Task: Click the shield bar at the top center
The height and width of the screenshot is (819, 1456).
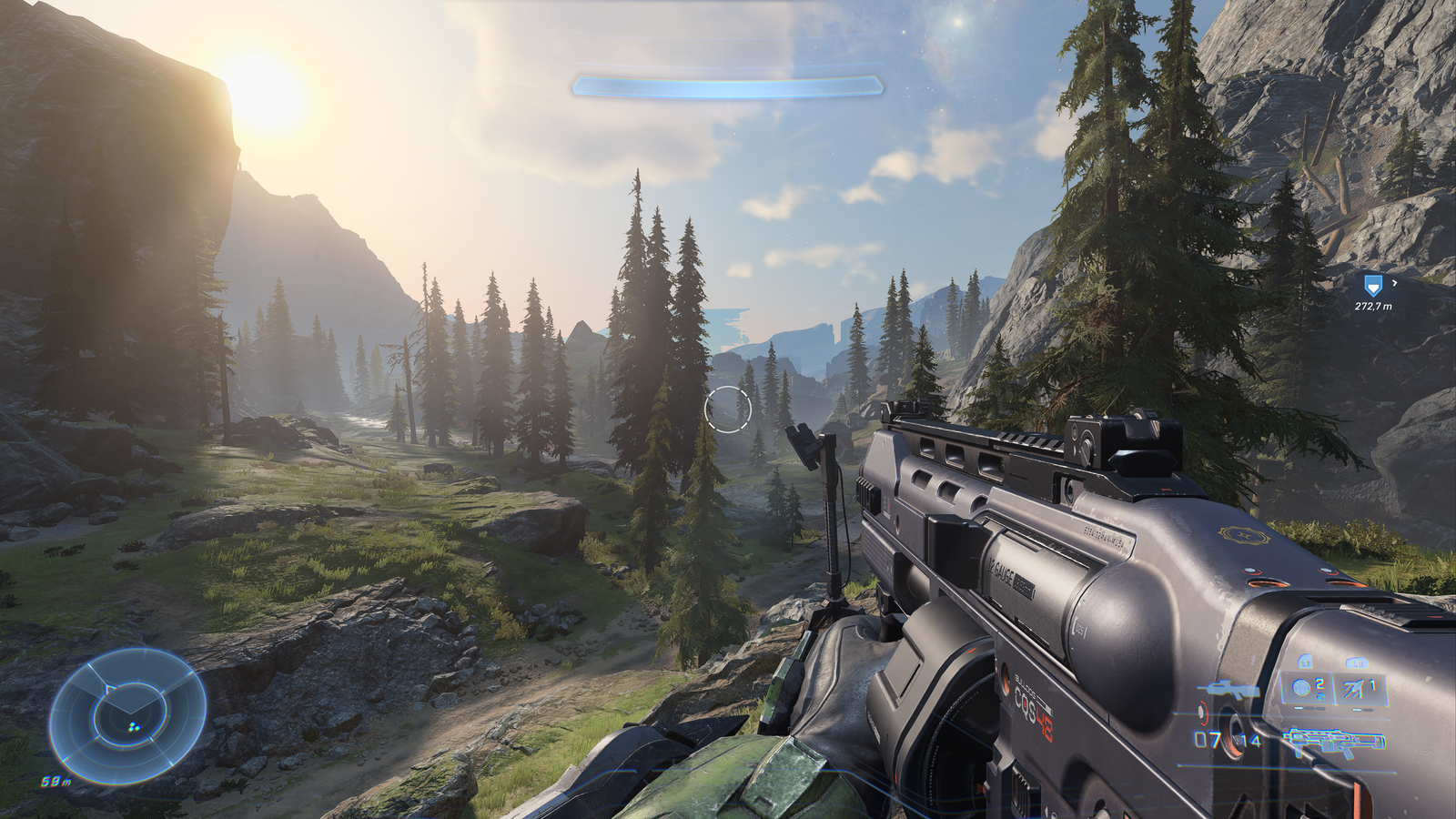Action: pos(728,86)
